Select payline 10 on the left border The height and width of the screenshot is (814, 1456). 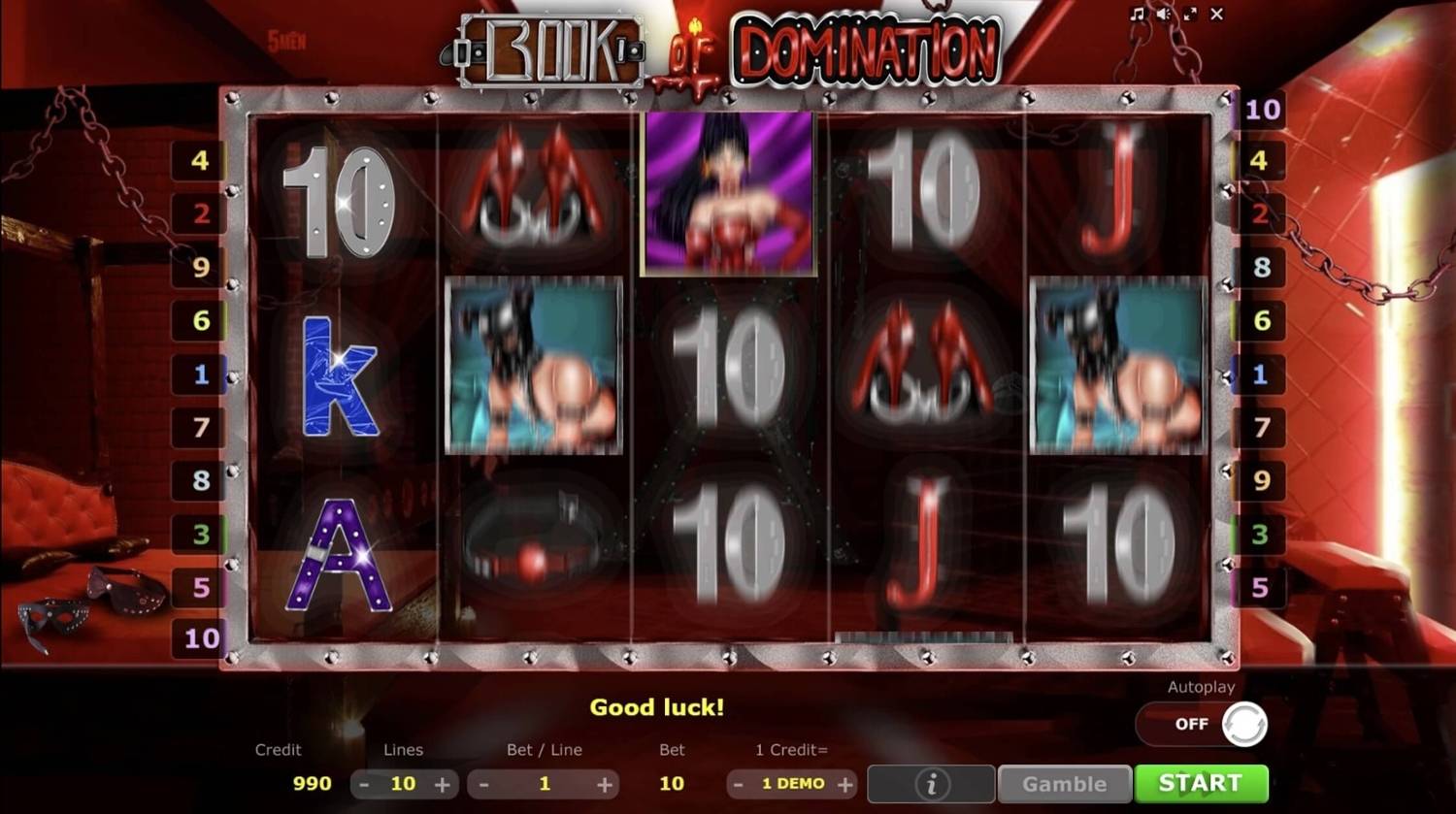pos(201,638)
